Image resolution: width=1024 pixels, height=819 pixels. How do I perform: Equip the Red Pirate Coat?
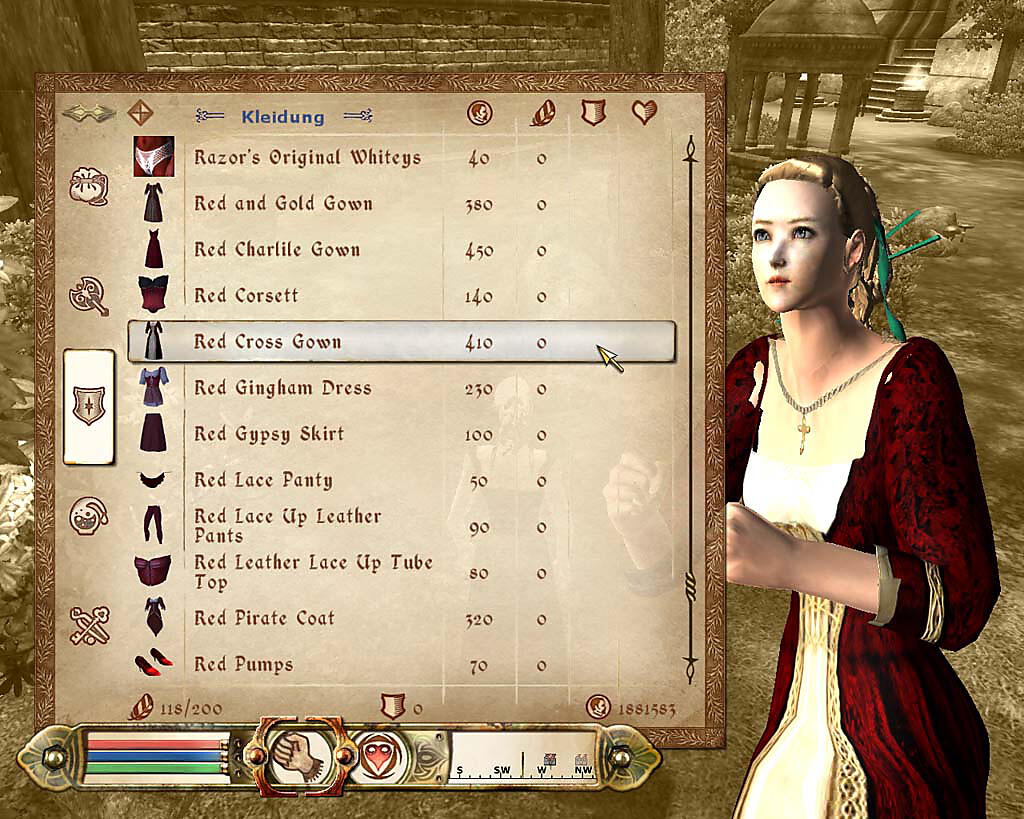coord(264,618)
